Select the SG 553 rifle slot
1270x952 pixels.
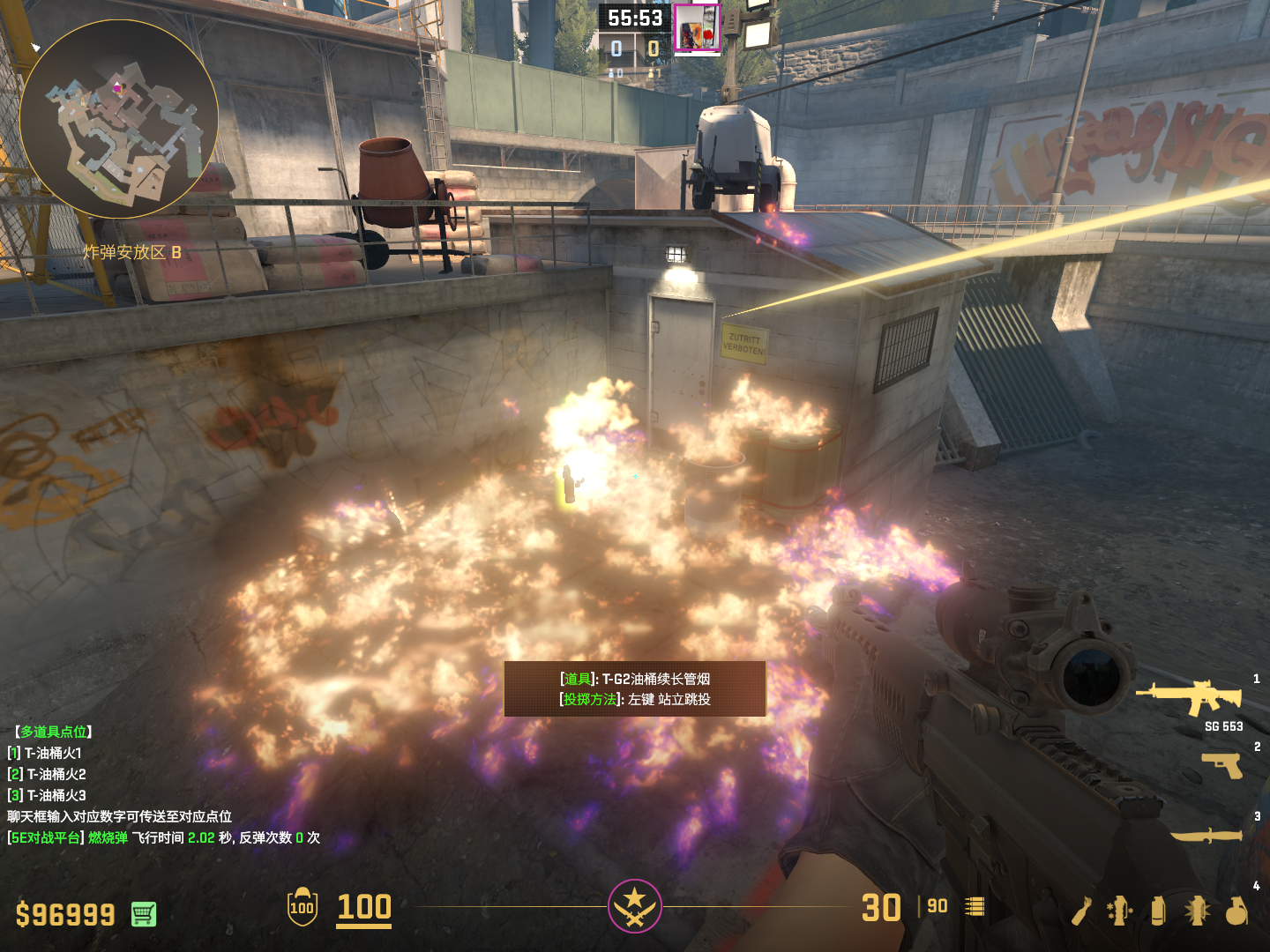click(x=1191, y=698)
